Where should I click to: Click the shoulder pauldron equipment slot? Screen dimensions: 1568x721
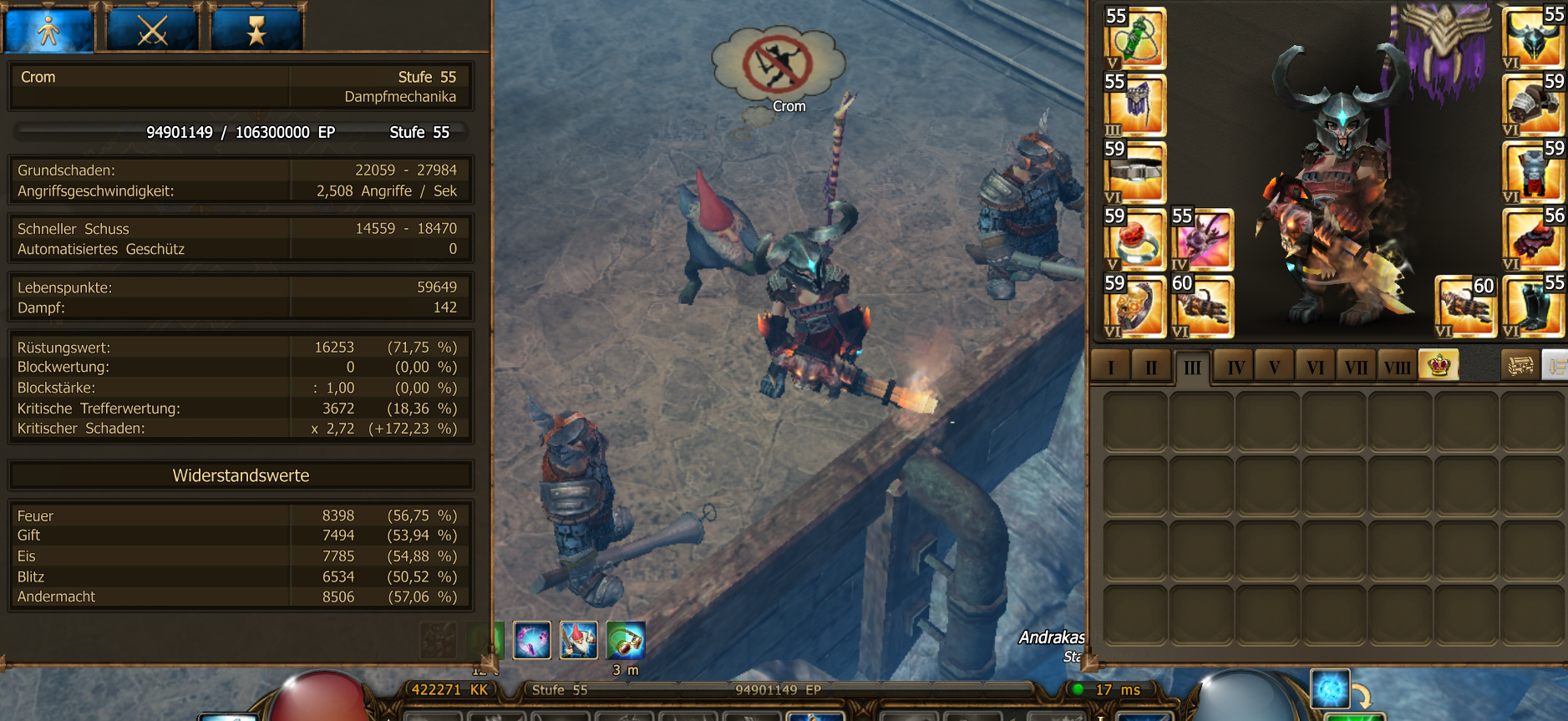click(1533, 105)
